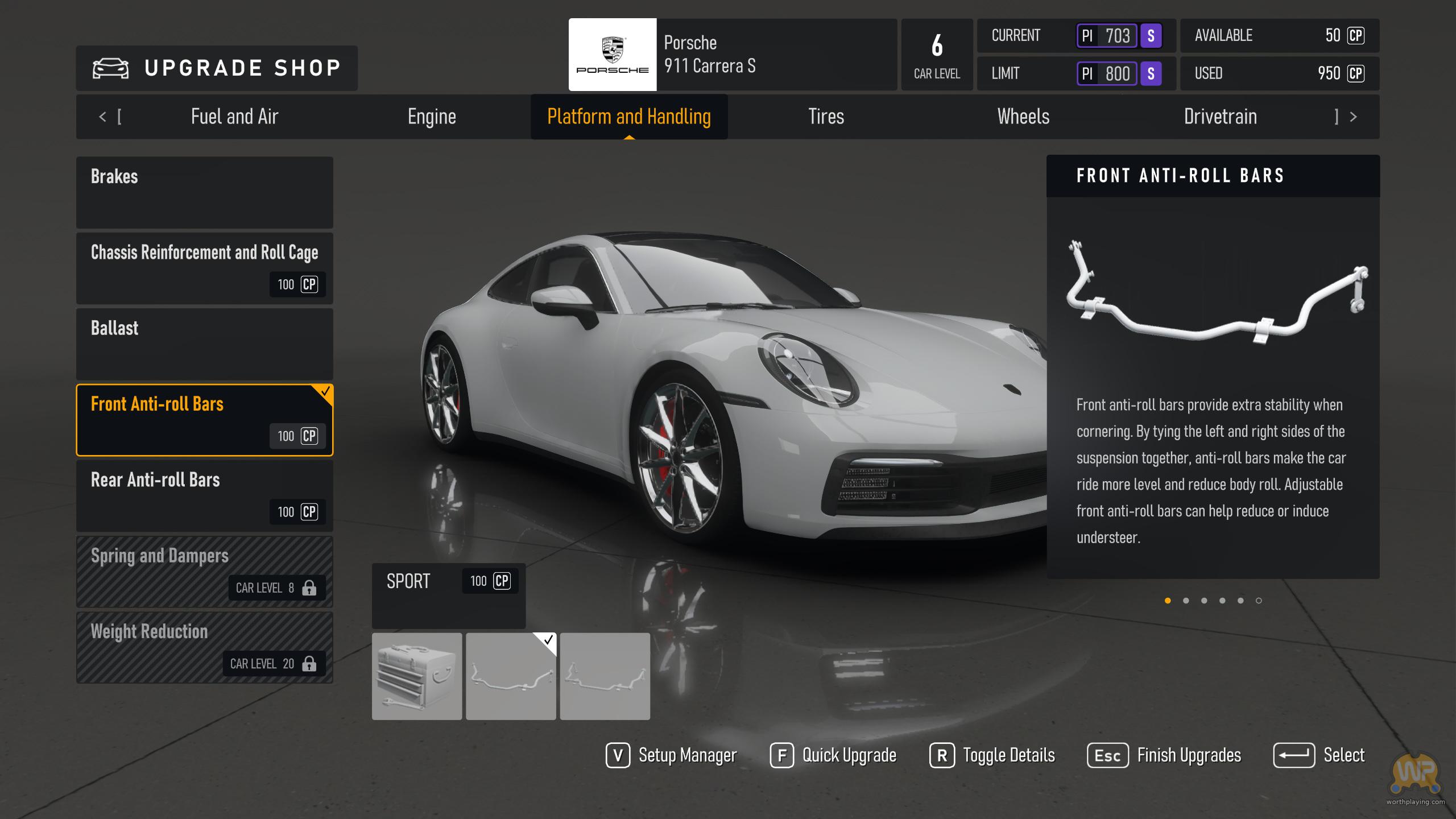Switch to the Drivetrain tab

[x=1221, y=117]
